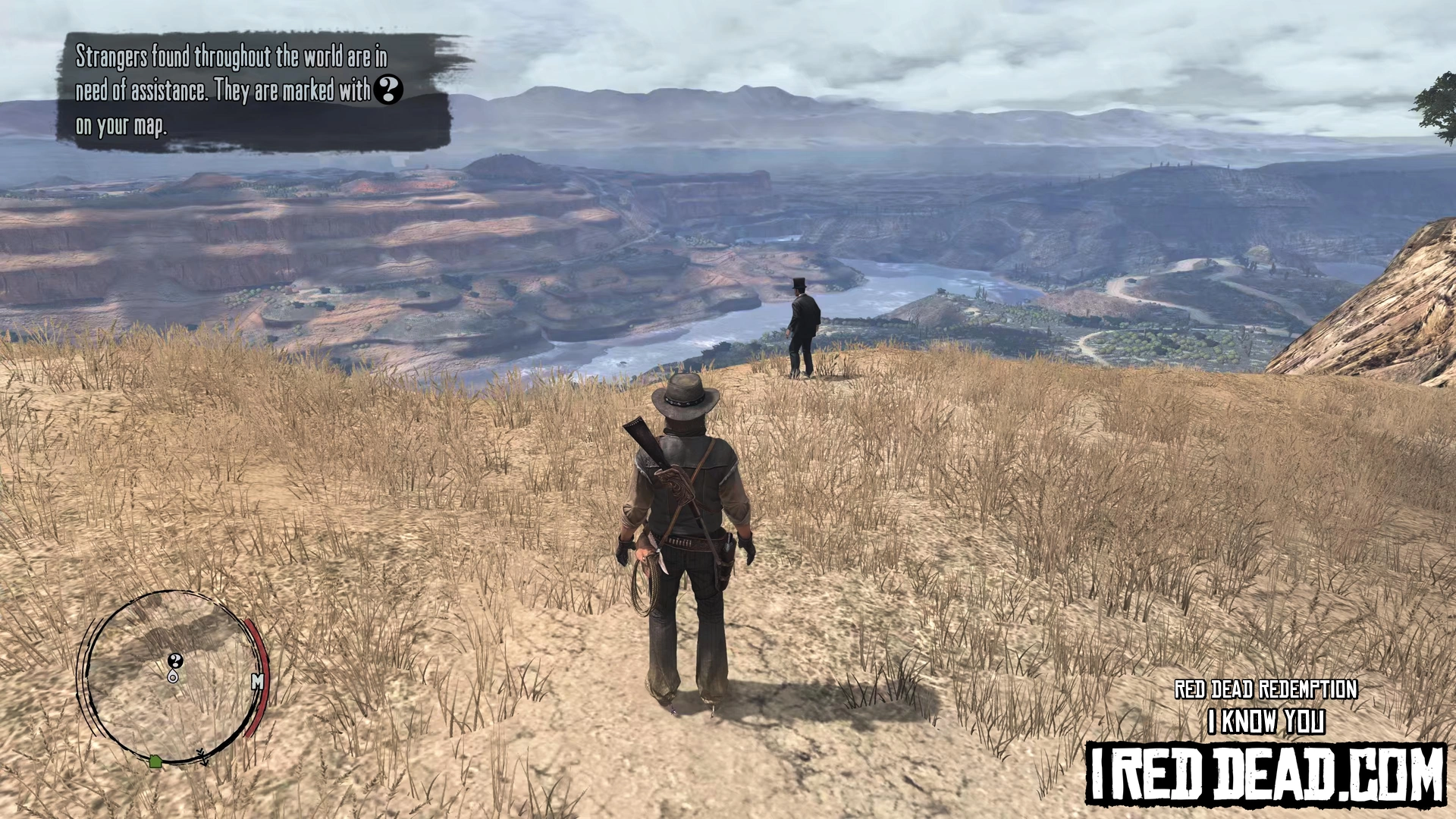This screenshot has height=819, width=1456.
Task: Select the stranger question mark minimap marker
Action: pyautogui.click(x=175, y=661)
